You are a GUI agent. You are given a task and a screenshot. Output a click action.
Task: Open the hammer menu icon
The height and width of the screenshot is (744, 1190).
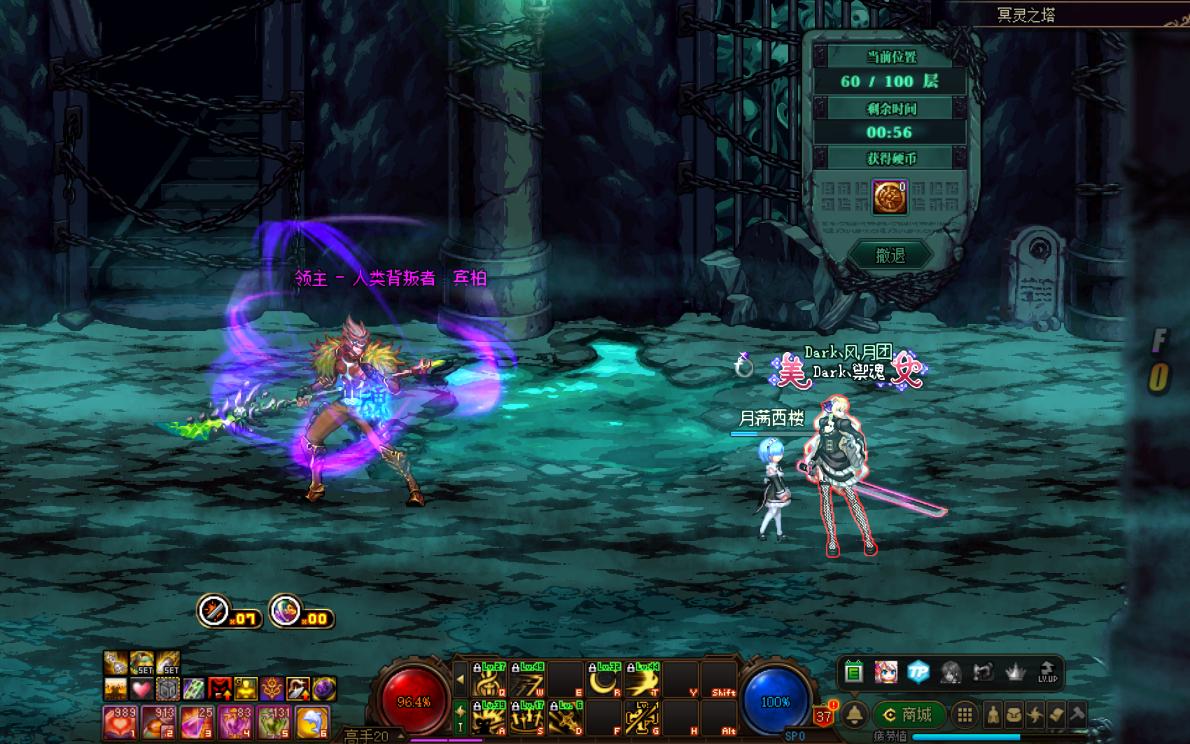pyautogui.click(x=1076, y=714)
